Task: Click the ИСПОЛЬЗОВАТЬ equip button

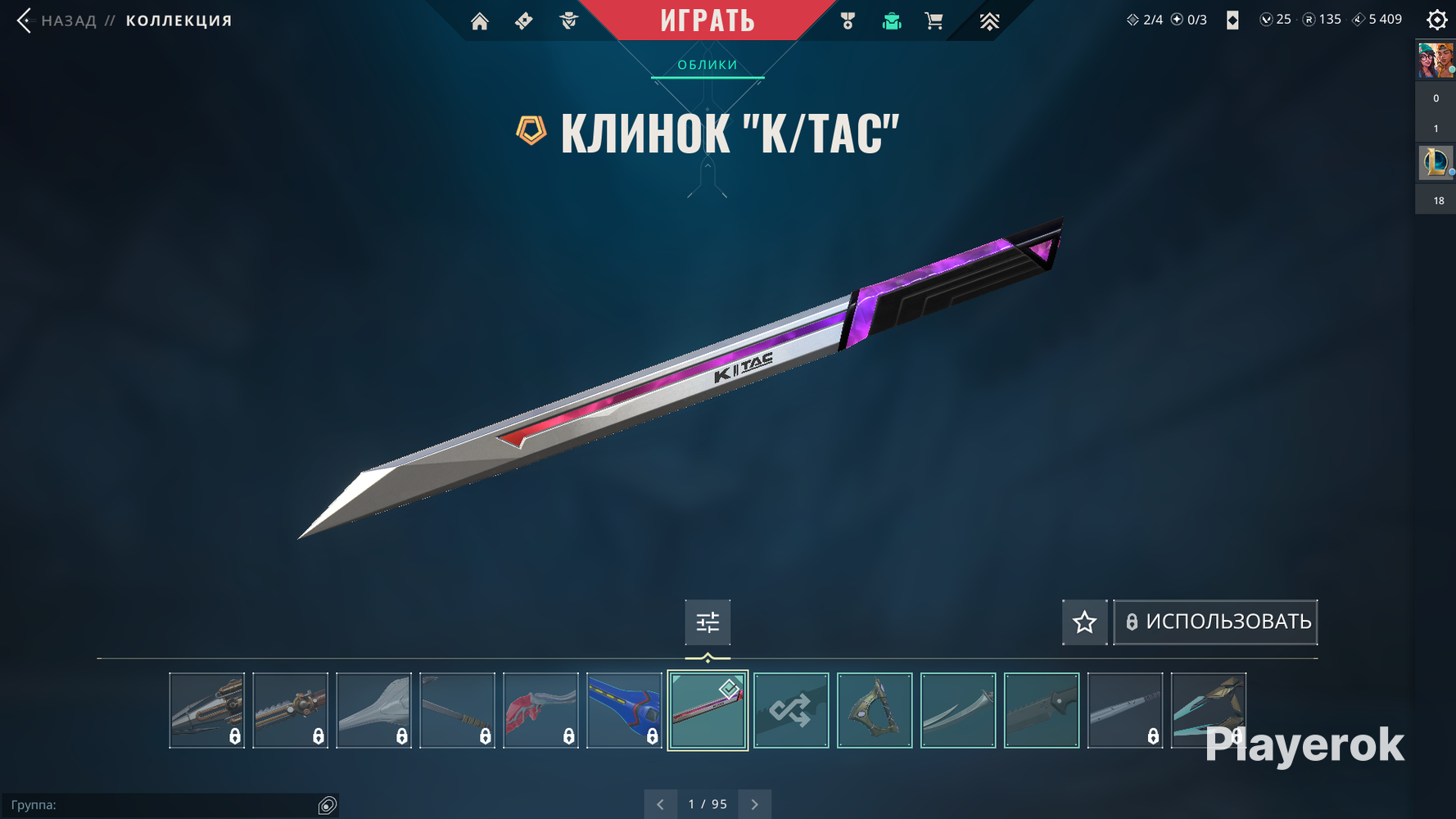Action: [1215, 622]
